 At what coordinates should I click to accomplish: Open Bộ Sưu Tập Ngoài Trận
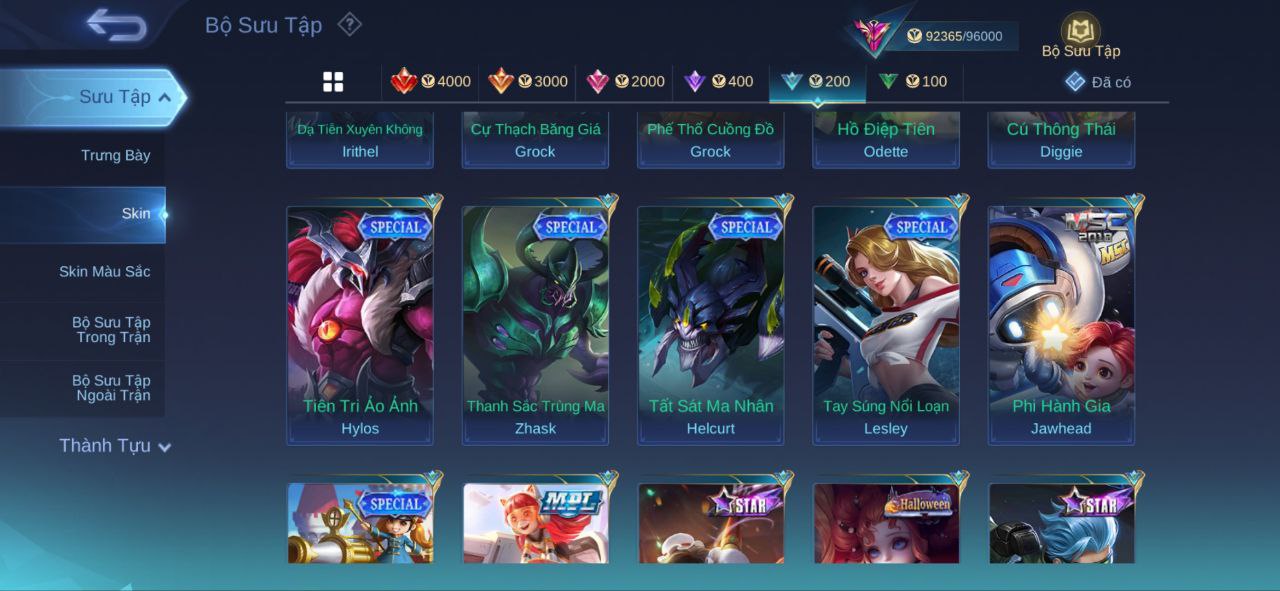110,388
